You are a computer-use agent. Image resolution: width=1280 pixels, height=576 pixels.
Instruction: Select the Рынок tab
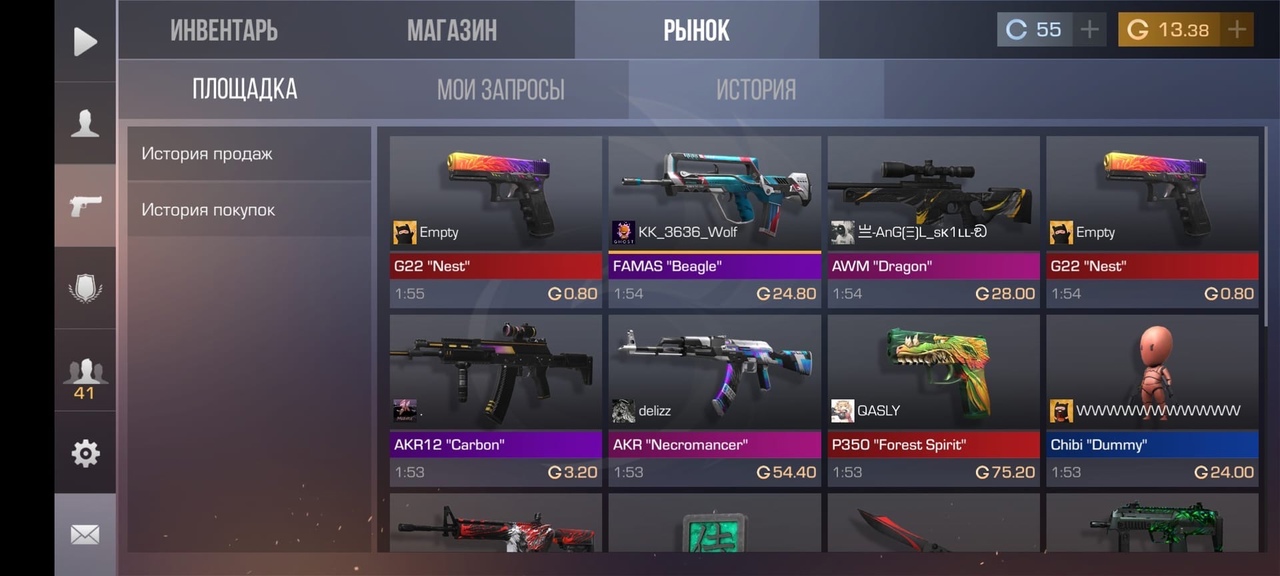pos(696,30)
